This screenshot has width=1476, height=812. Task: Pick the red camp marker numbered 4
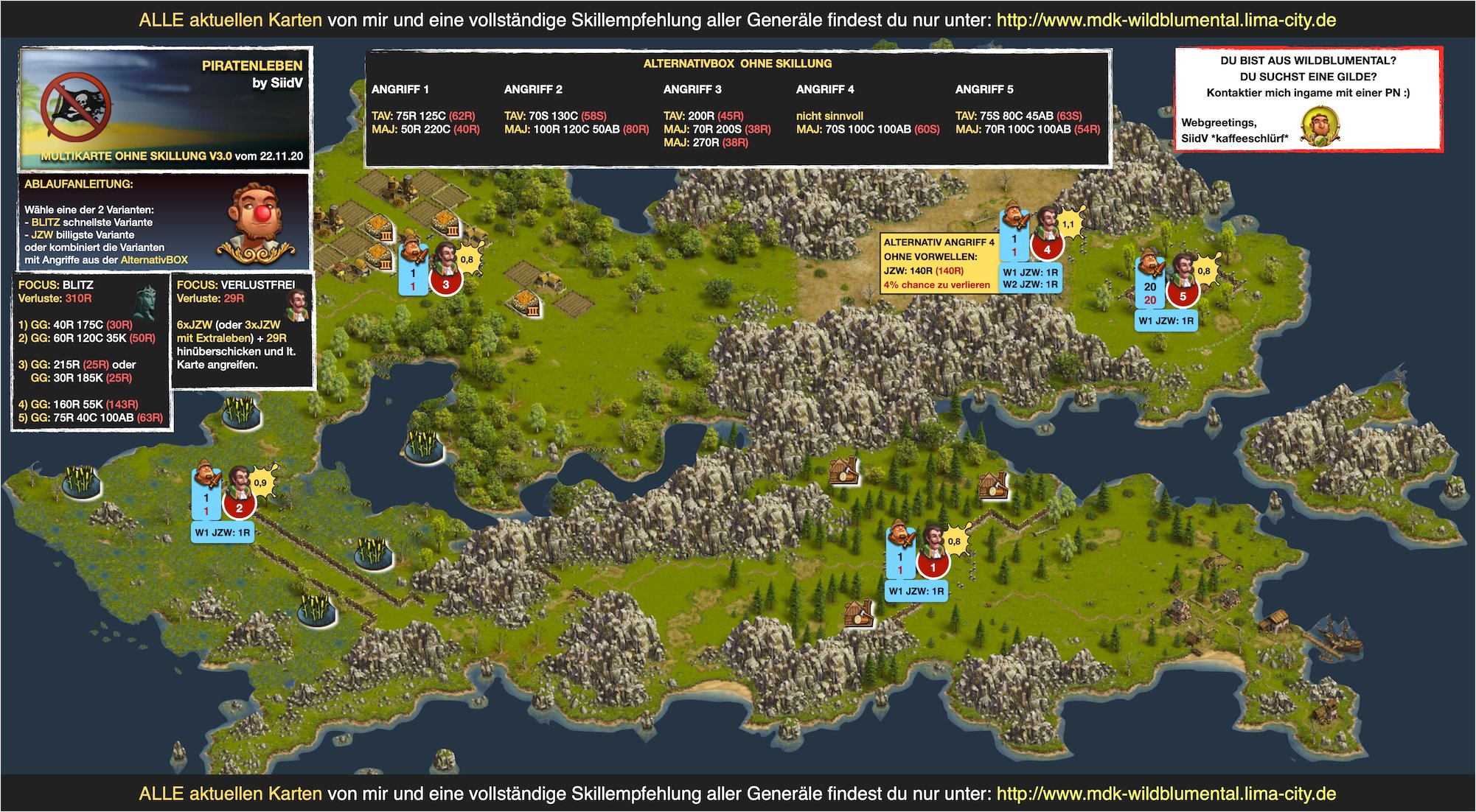point(1046,249)
